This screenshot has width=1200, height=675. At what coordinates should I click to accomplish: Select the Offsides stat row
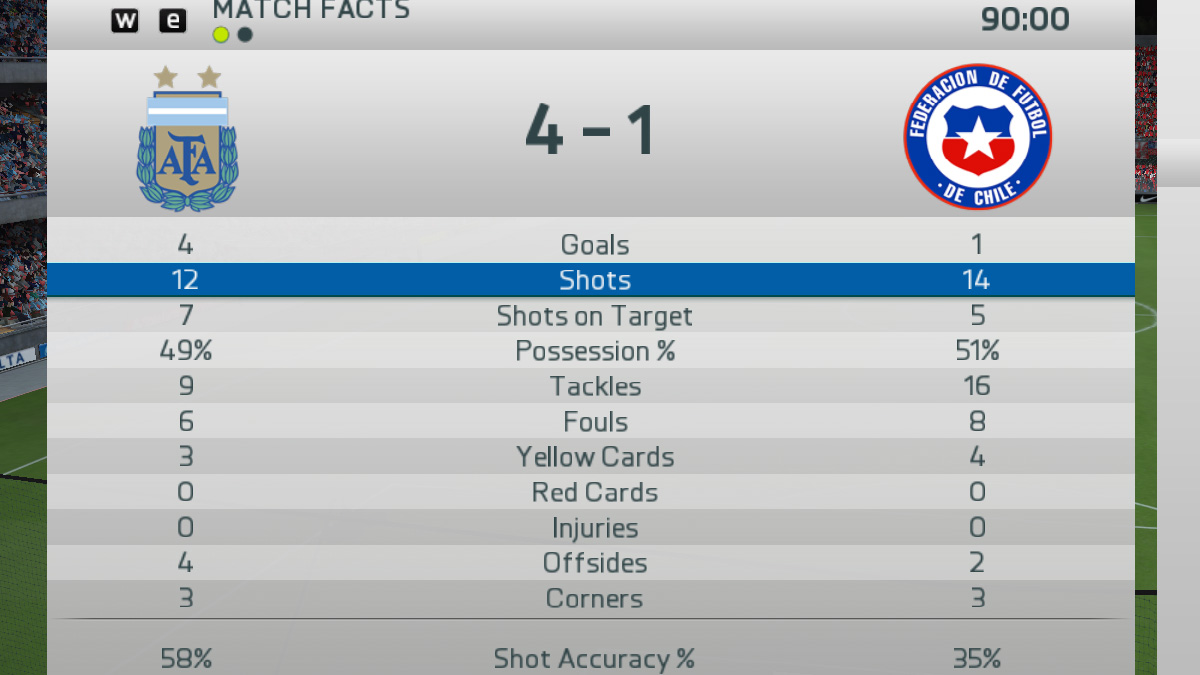coord(595,563)
